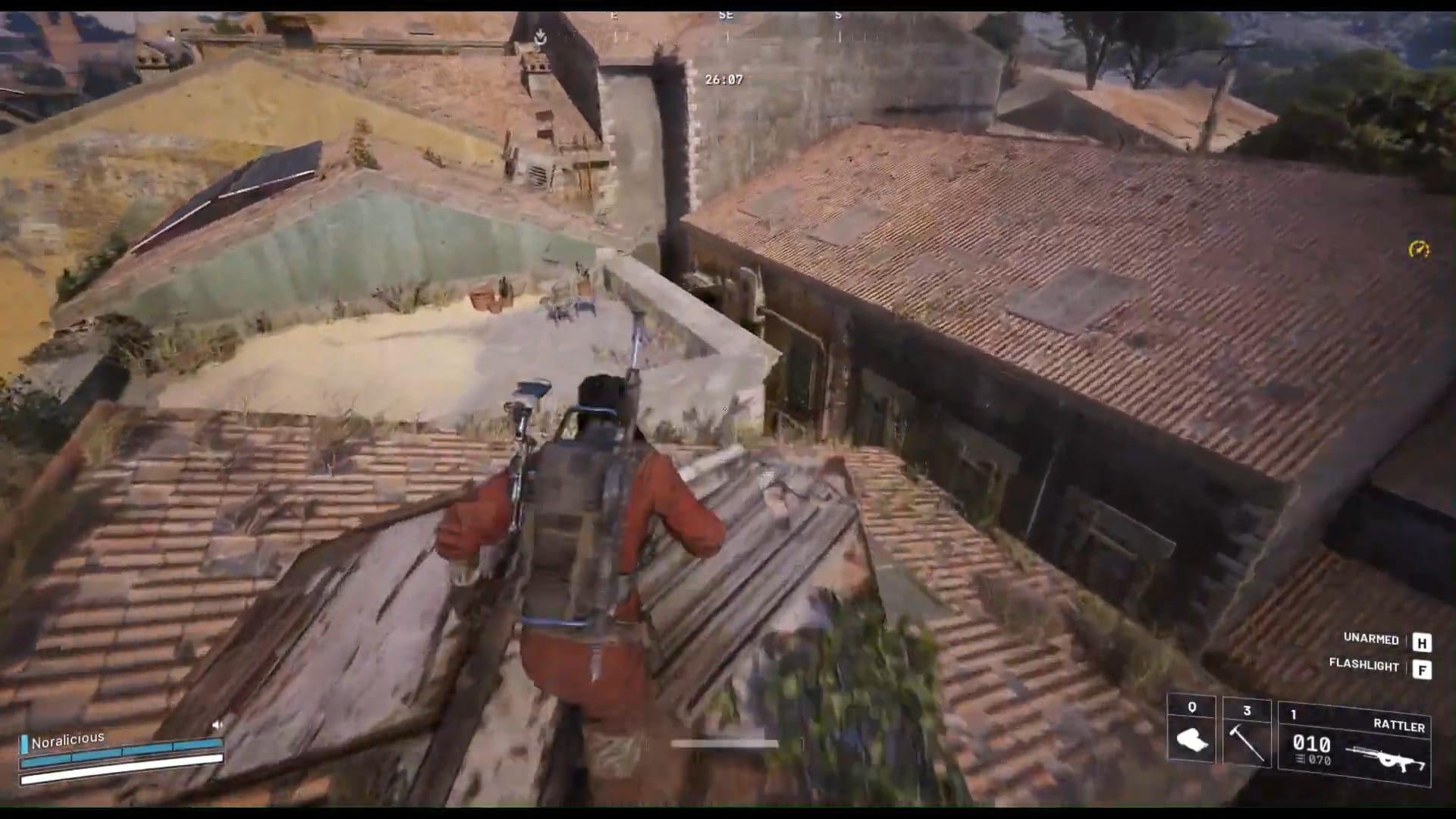Screen dimensions: 1456x819
Task: Click the match timer showing 26:07
Action: point(723,78)
